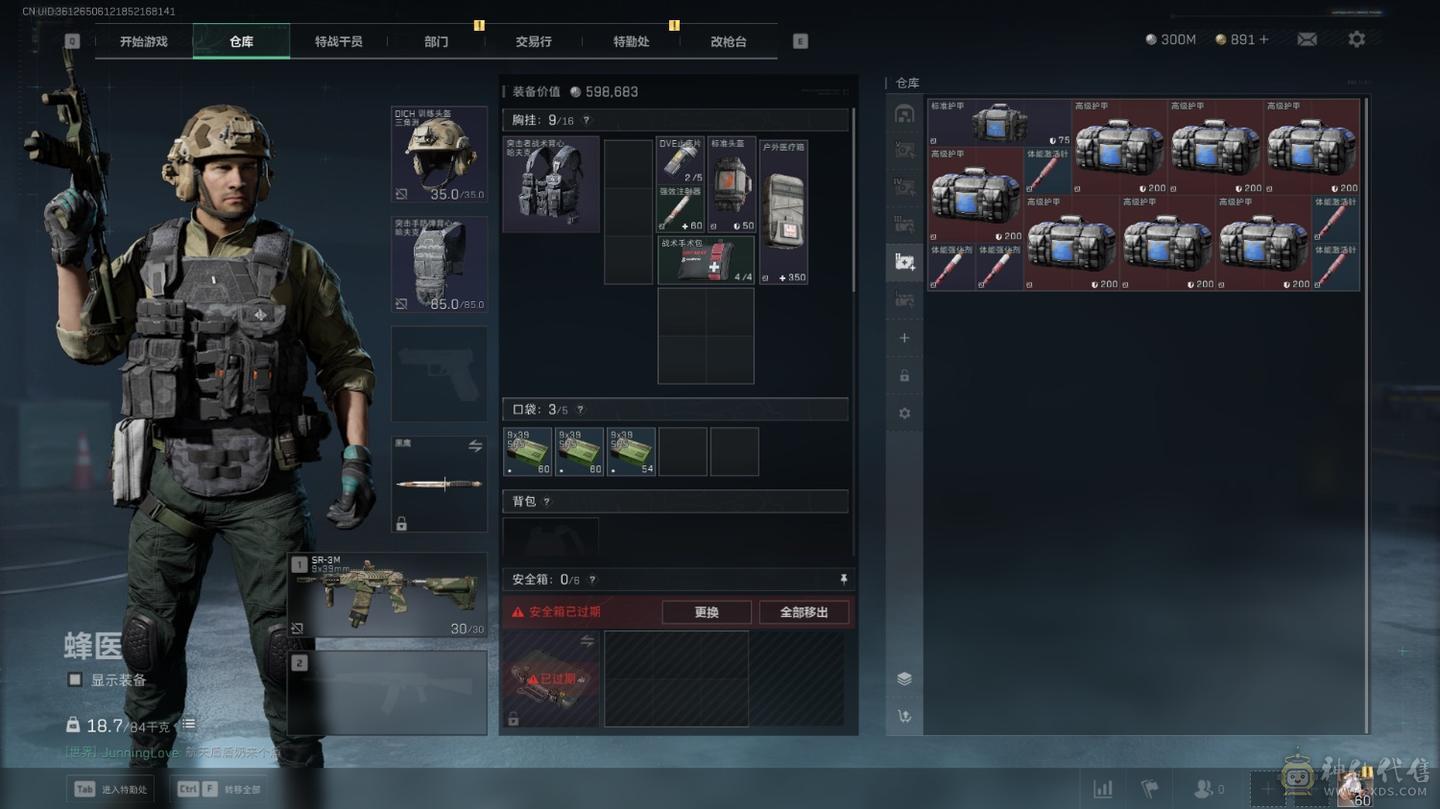Viewport: 1440px width, 809px height.
Task: Open the gear settings icon
Action: (1356, 39)
